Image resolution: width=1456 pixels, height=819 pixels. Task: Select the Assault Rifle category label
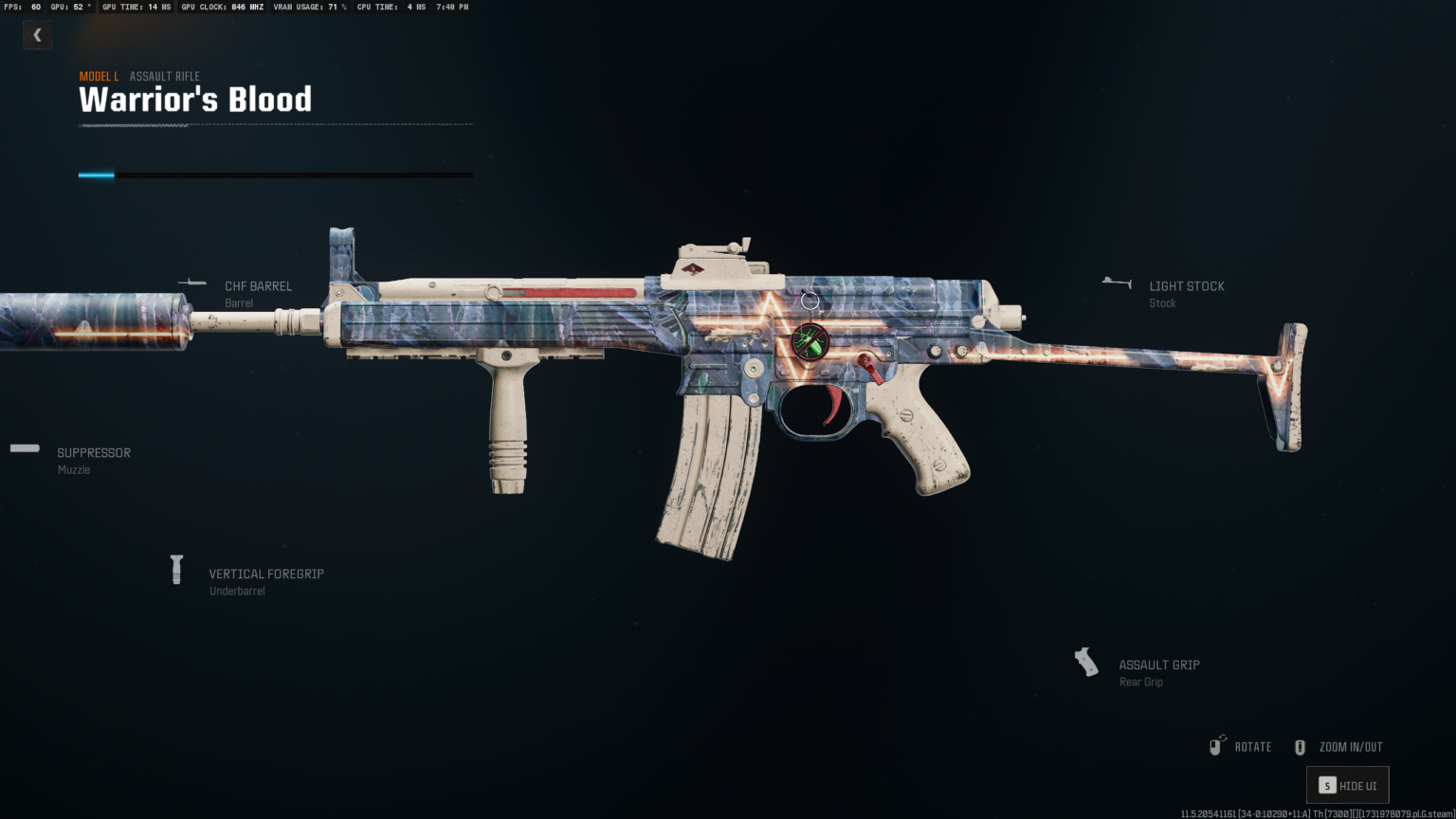click(x=164, y=76)
